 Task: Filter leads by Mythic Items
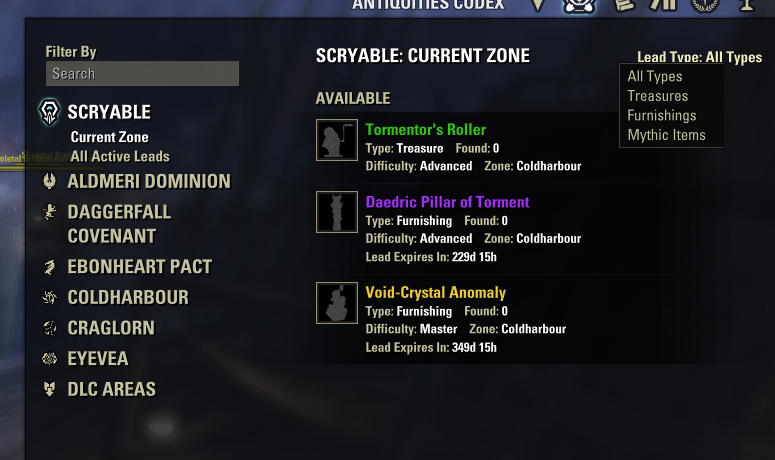[666, 135]
